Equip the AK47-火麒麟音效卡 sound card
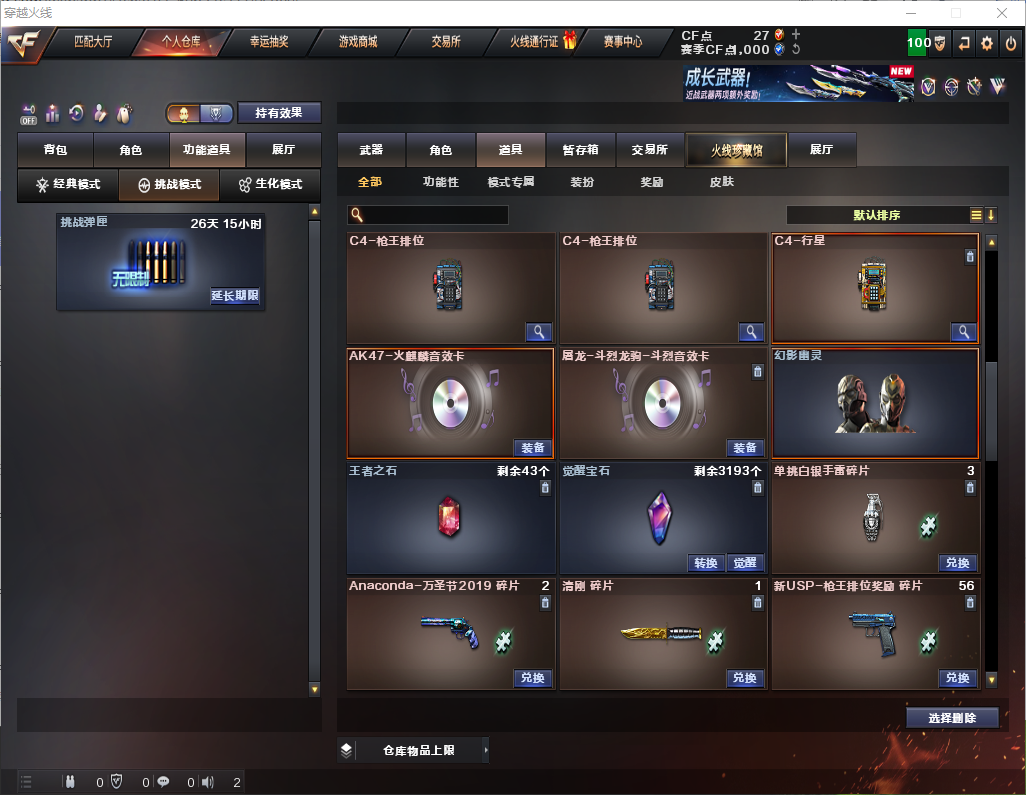Viewport: 1026px width, 795px height. point(533,448)
